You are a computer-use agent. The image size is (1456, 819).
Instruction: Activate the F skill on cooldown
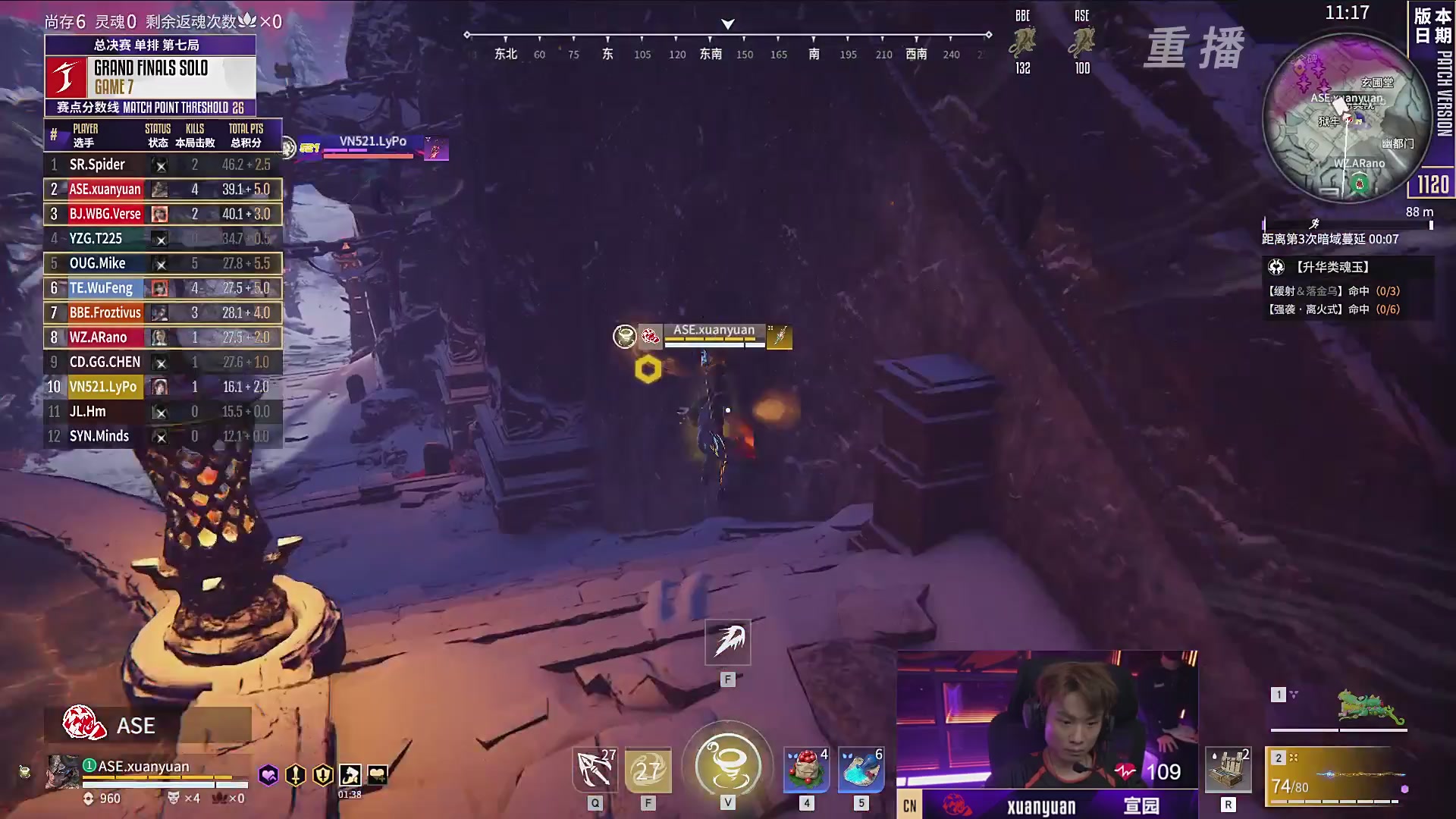pos(648,770)
